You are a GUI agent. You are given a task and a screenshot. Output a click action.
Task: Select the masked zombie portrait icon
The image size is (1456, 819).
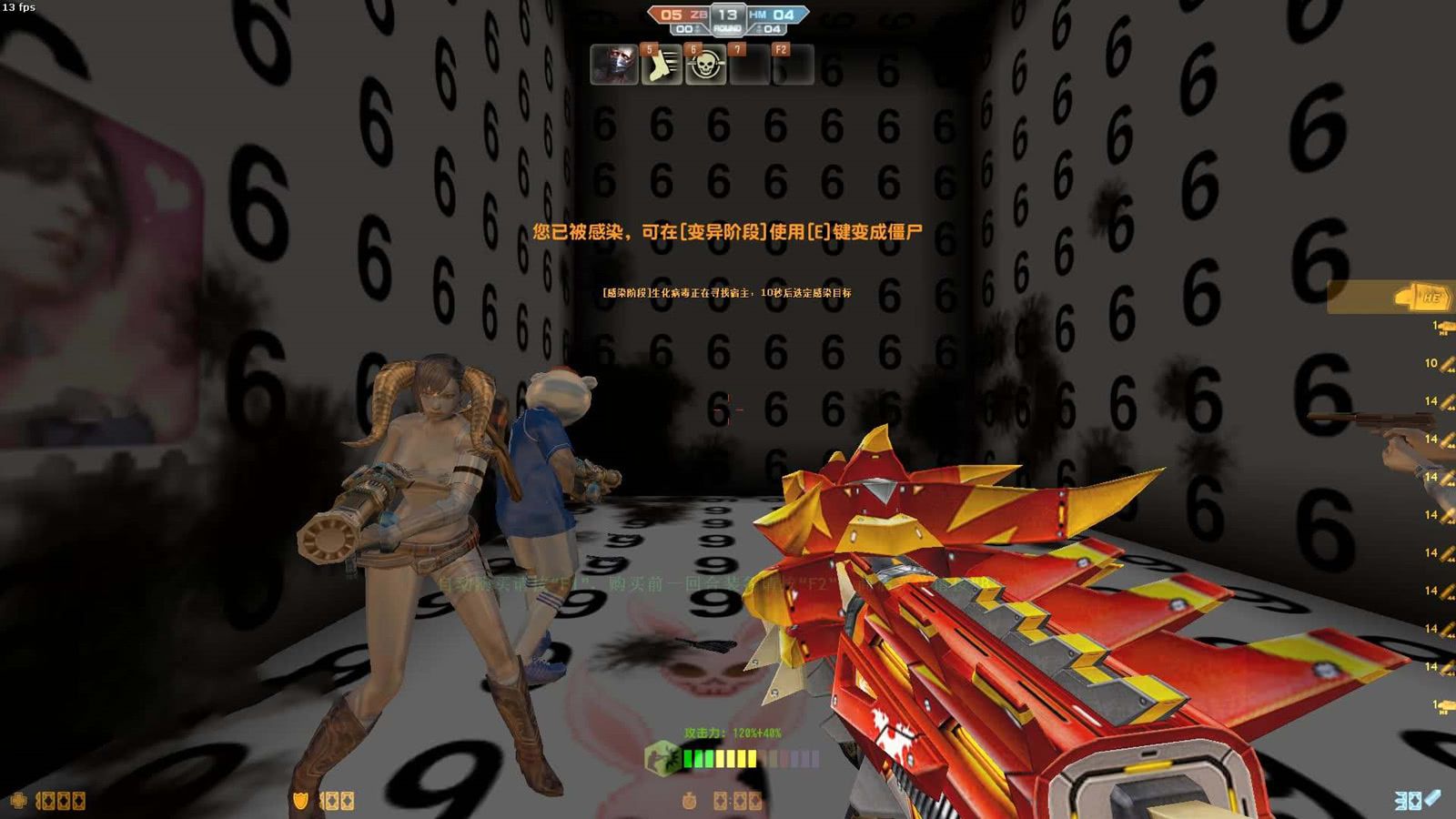point(613,66)
